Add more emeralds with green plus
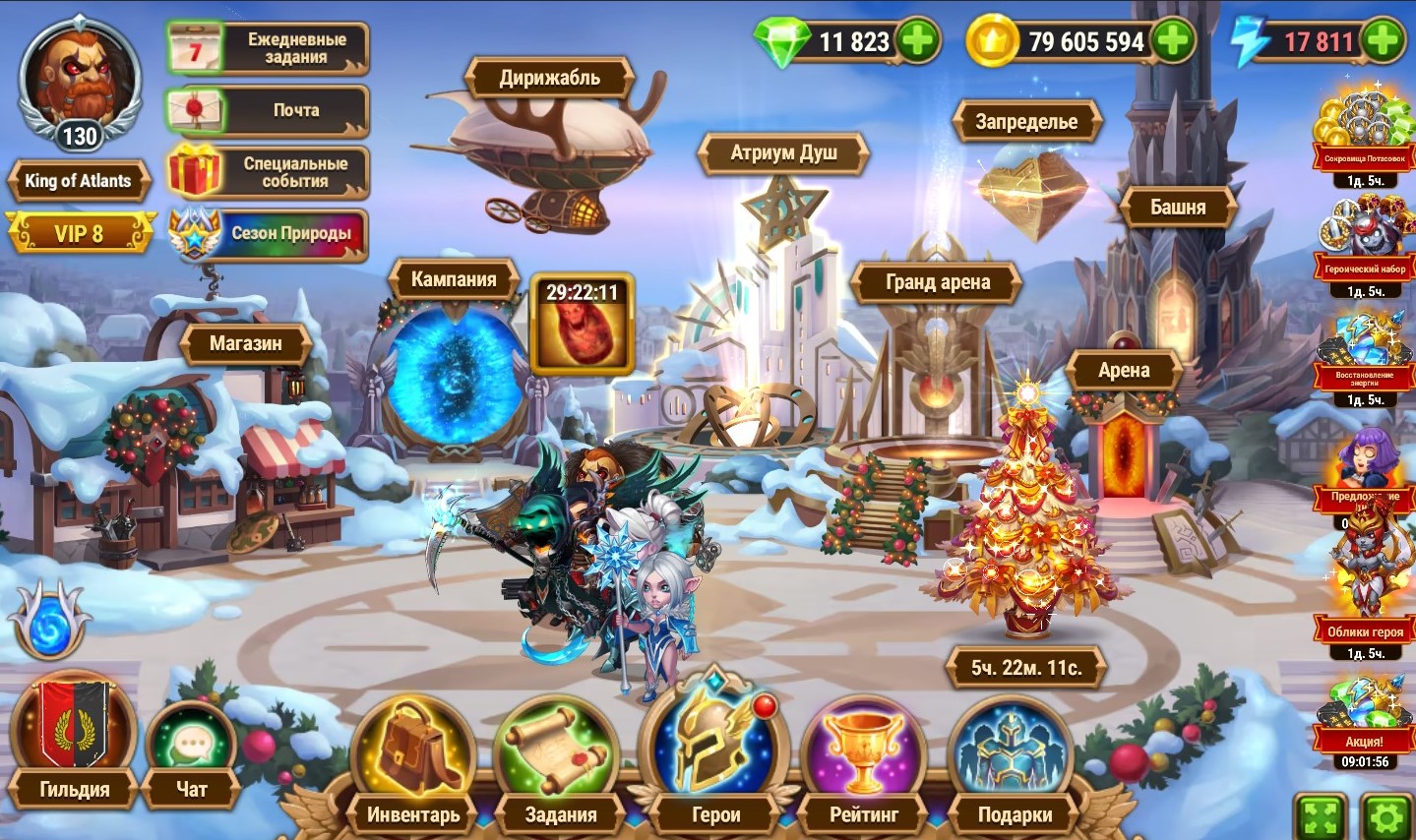 tap(918, 41)
